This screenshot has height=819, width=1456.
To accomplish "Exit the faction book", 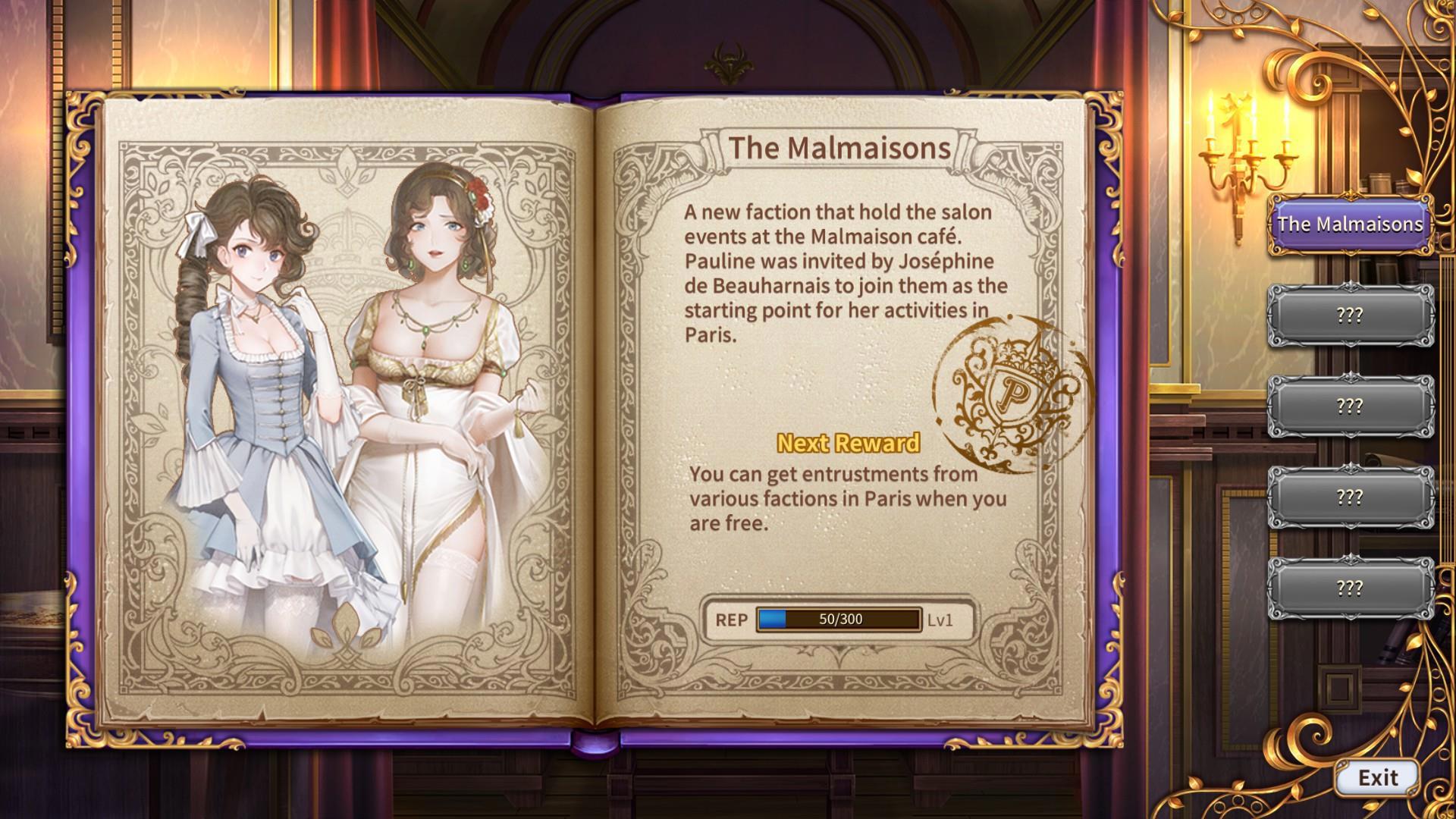I will pos(1377,777).
